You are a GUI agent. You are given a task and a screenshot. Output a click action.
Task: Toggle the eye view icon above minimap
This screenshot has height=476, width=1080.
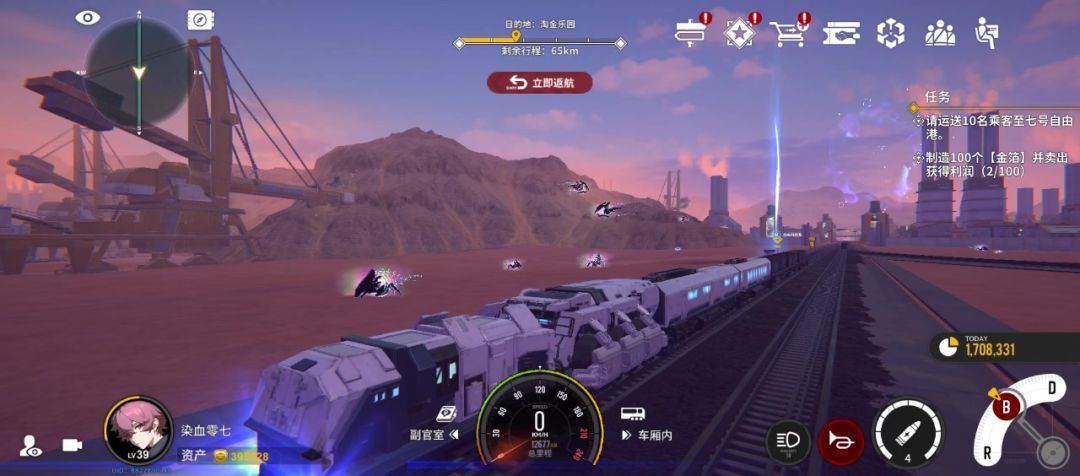click(89, 17)
